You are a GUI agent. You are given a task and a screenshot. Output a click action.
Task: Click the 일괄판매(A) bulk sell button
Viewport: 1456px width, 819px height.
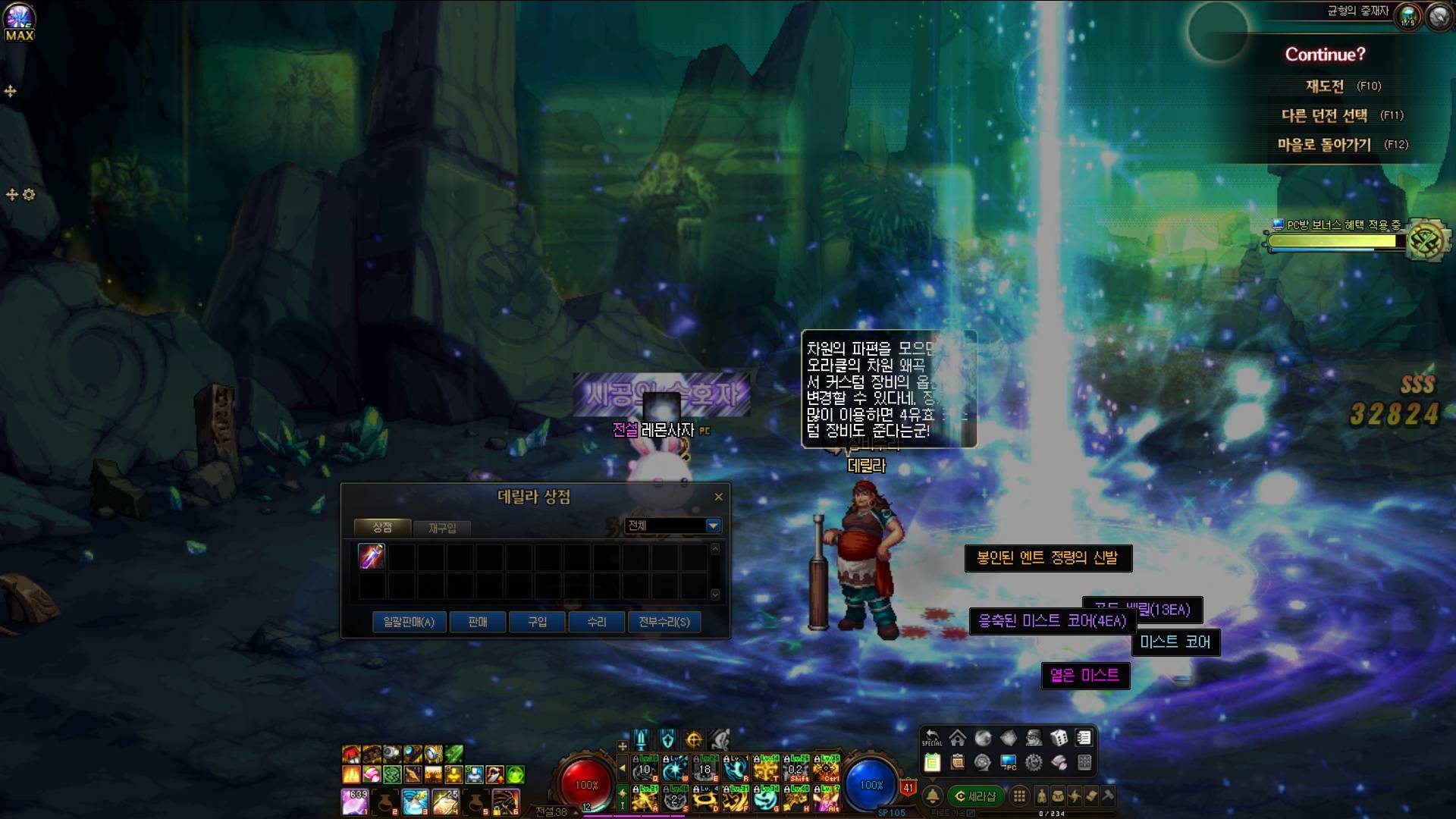[409, 622]
